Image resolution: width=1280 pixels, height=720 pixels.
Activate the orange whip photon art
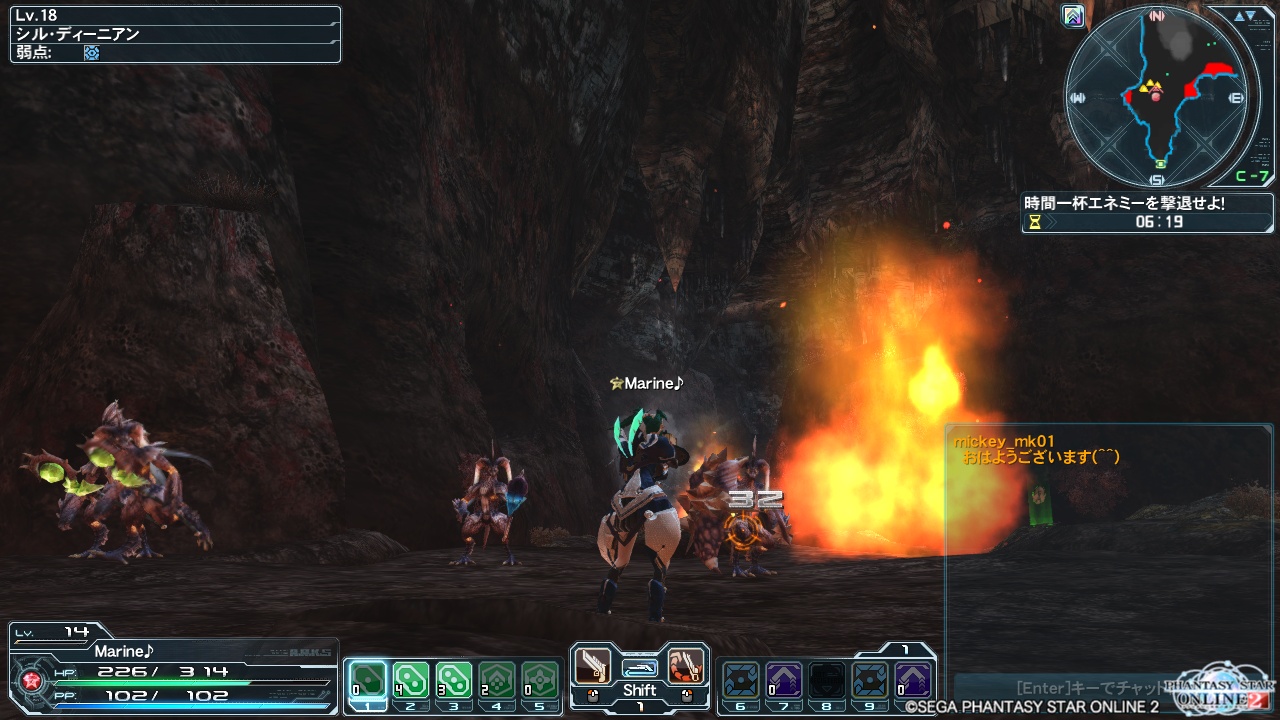coord(685,665)
